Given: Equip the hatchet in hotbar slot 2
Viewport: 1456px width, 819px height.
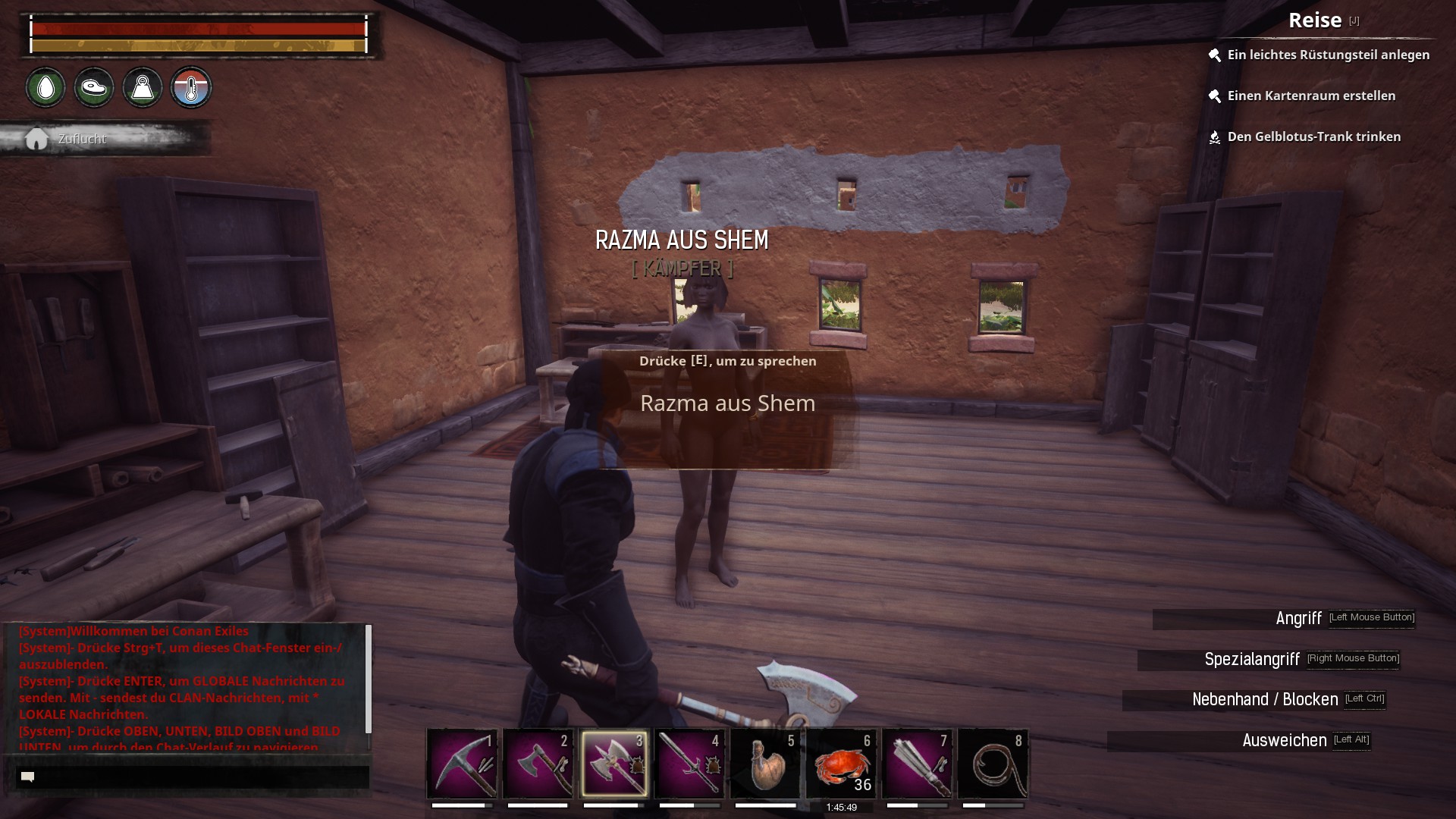Looking at the screenshot, I should click(x=538, y=763).
